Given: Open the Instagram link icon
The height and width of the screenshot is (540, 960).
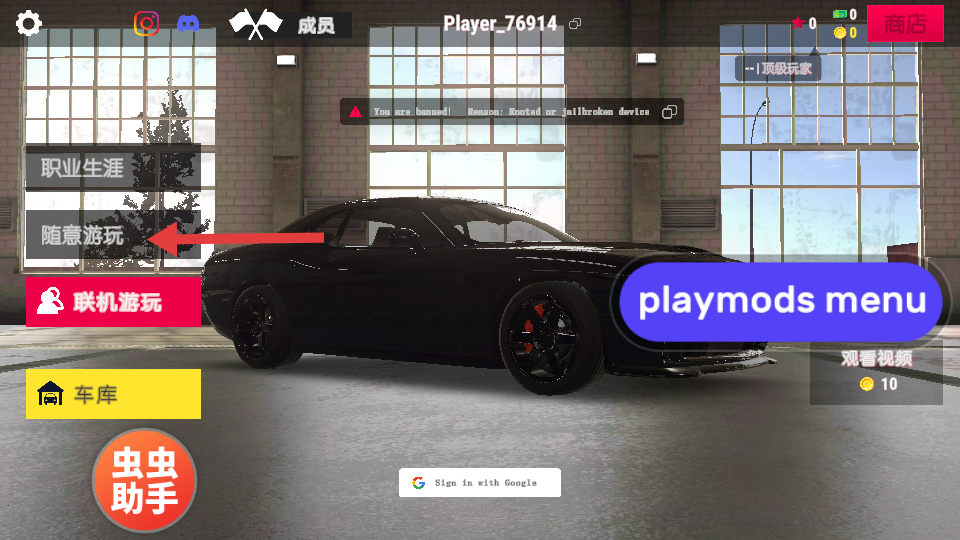Looking at the screenshot, I should (147, 23).
